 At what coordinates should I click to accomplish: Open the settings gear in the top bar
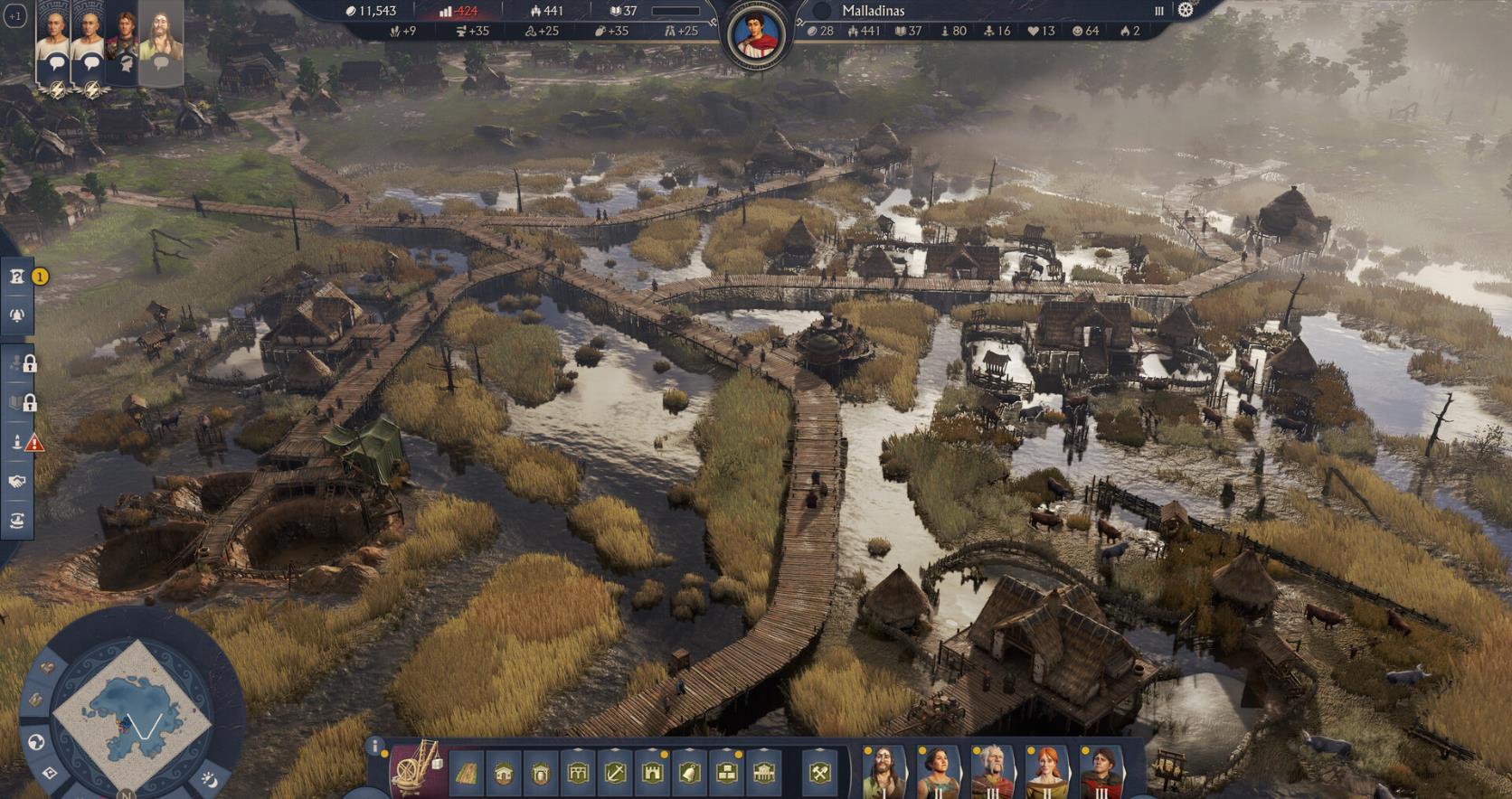(x=1186, y=10)
